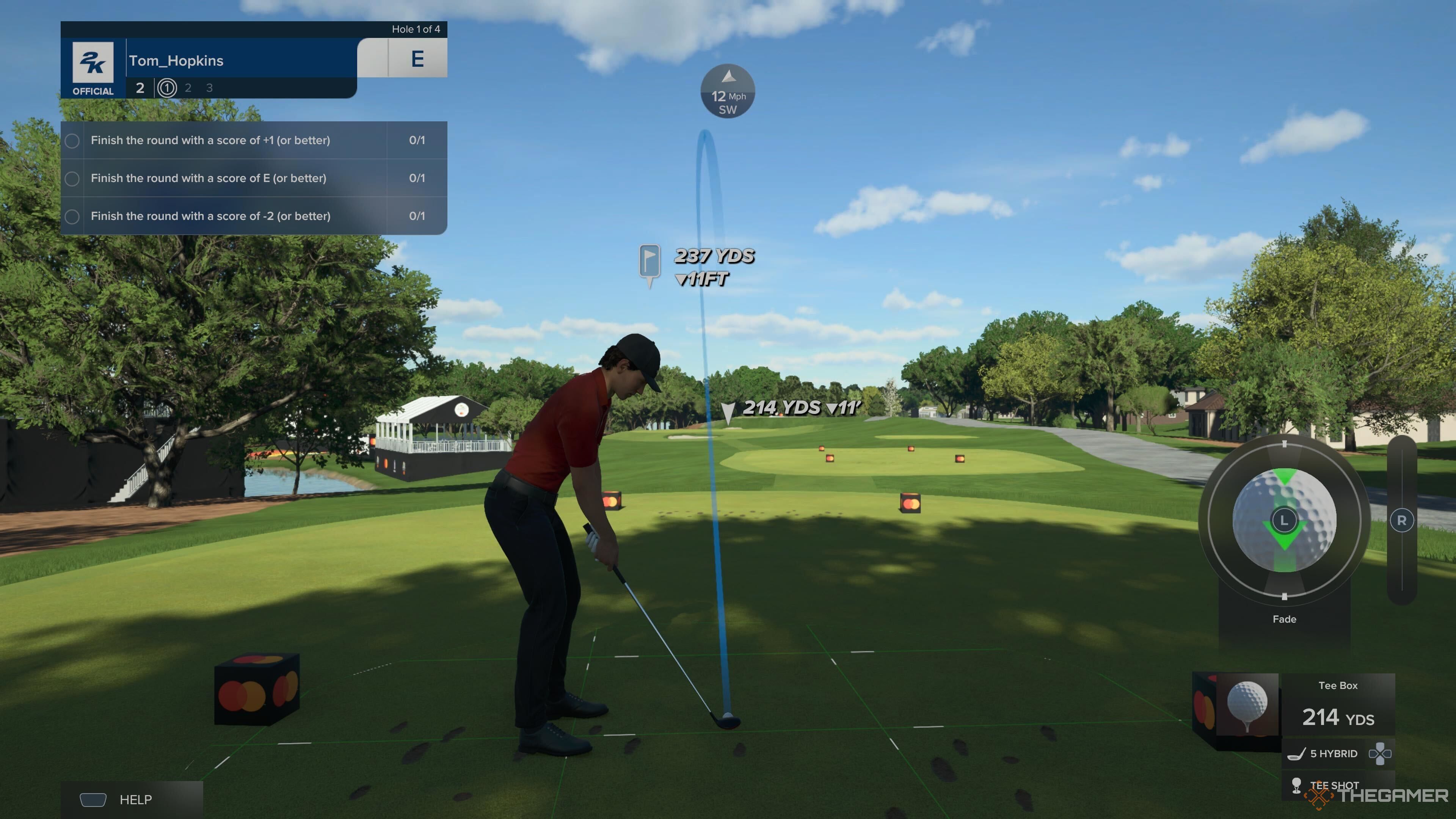Expand hole 1 score circle on scoreboard
This screenshot has height=819, width=1456.
(x=167, y=88)
